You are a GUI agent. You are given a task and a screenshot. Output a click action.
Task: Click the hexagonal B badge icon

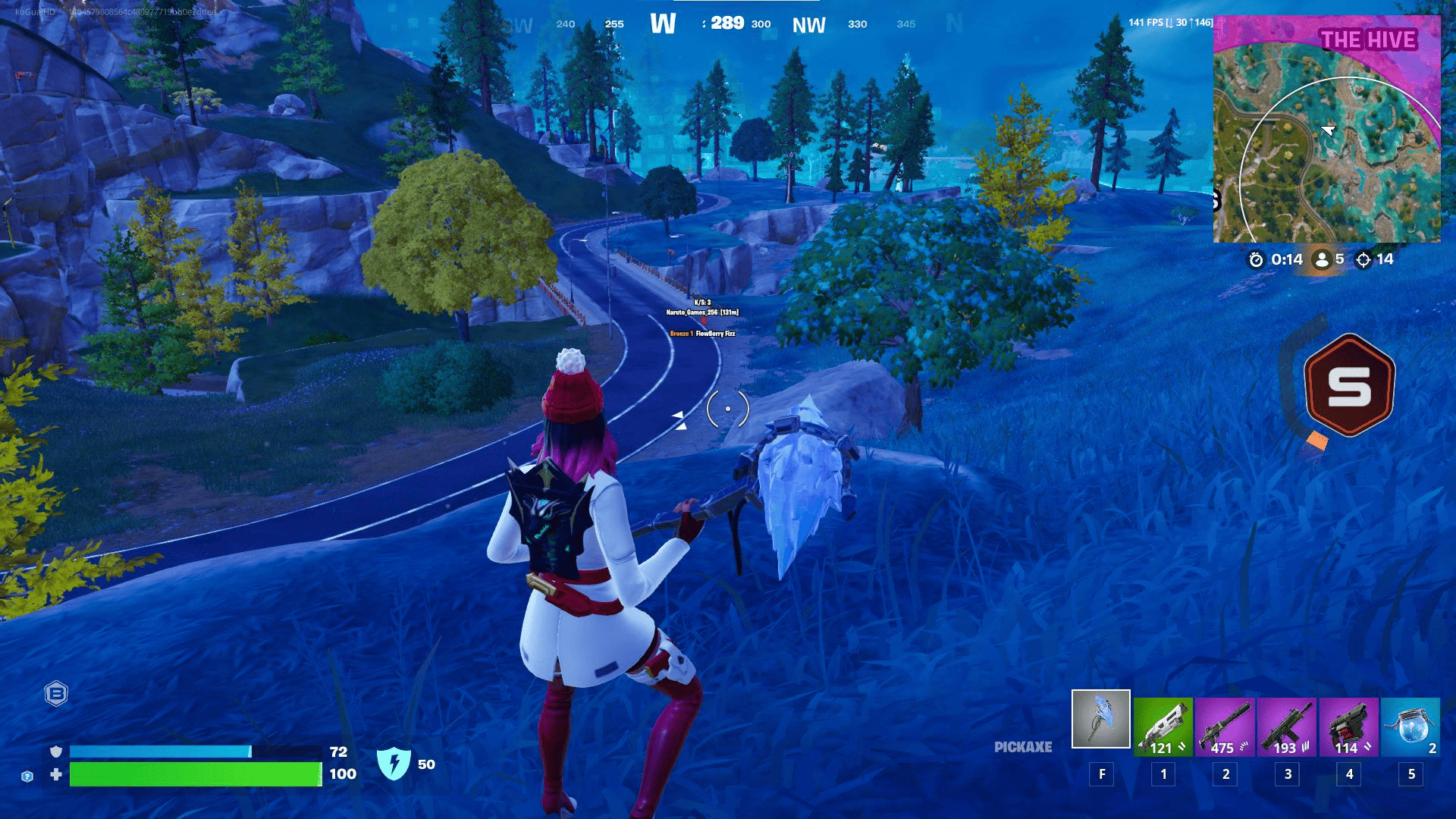(56, 693)
